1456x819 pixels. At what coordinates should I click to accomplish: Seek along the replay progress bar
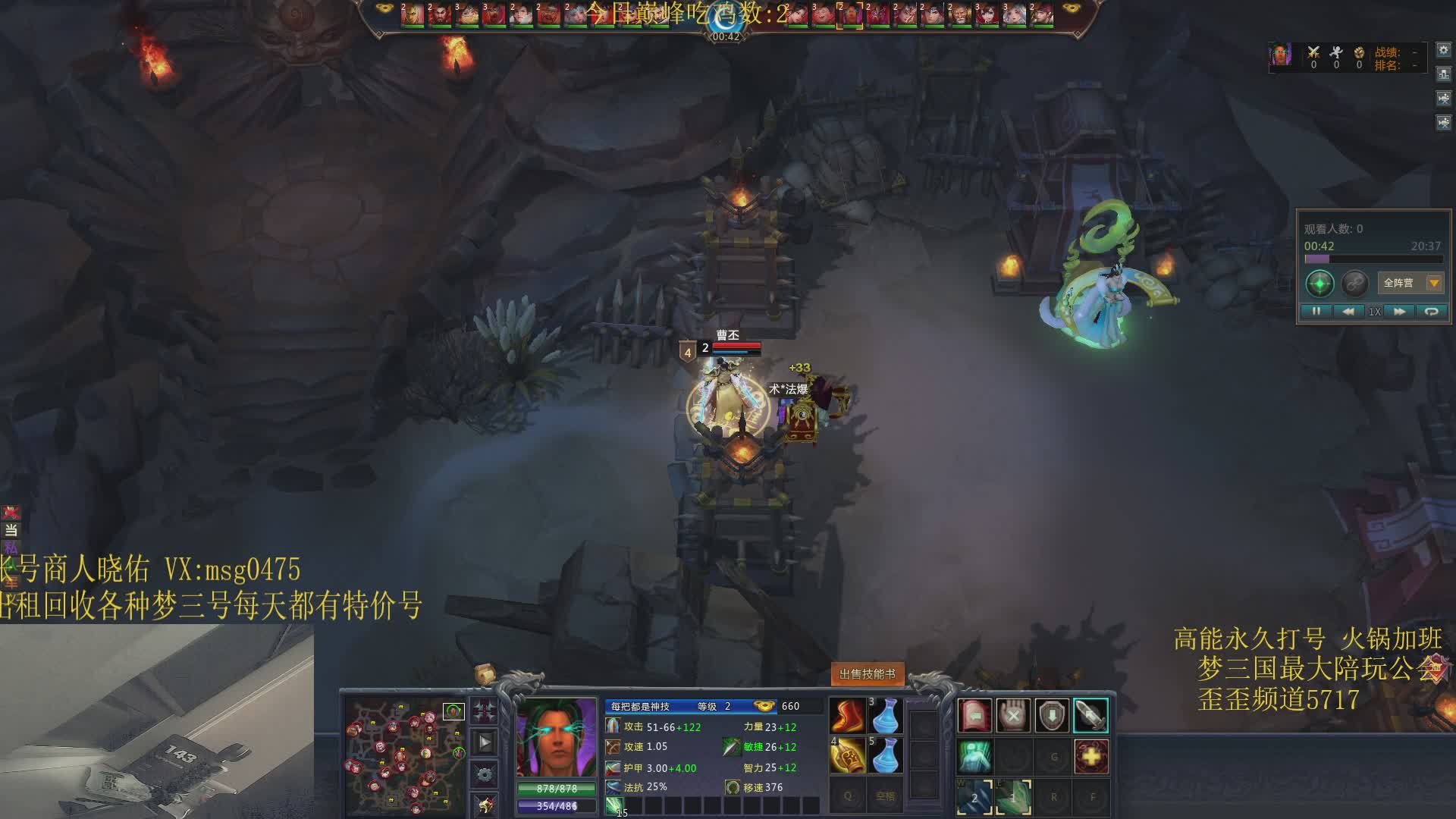1373,259
